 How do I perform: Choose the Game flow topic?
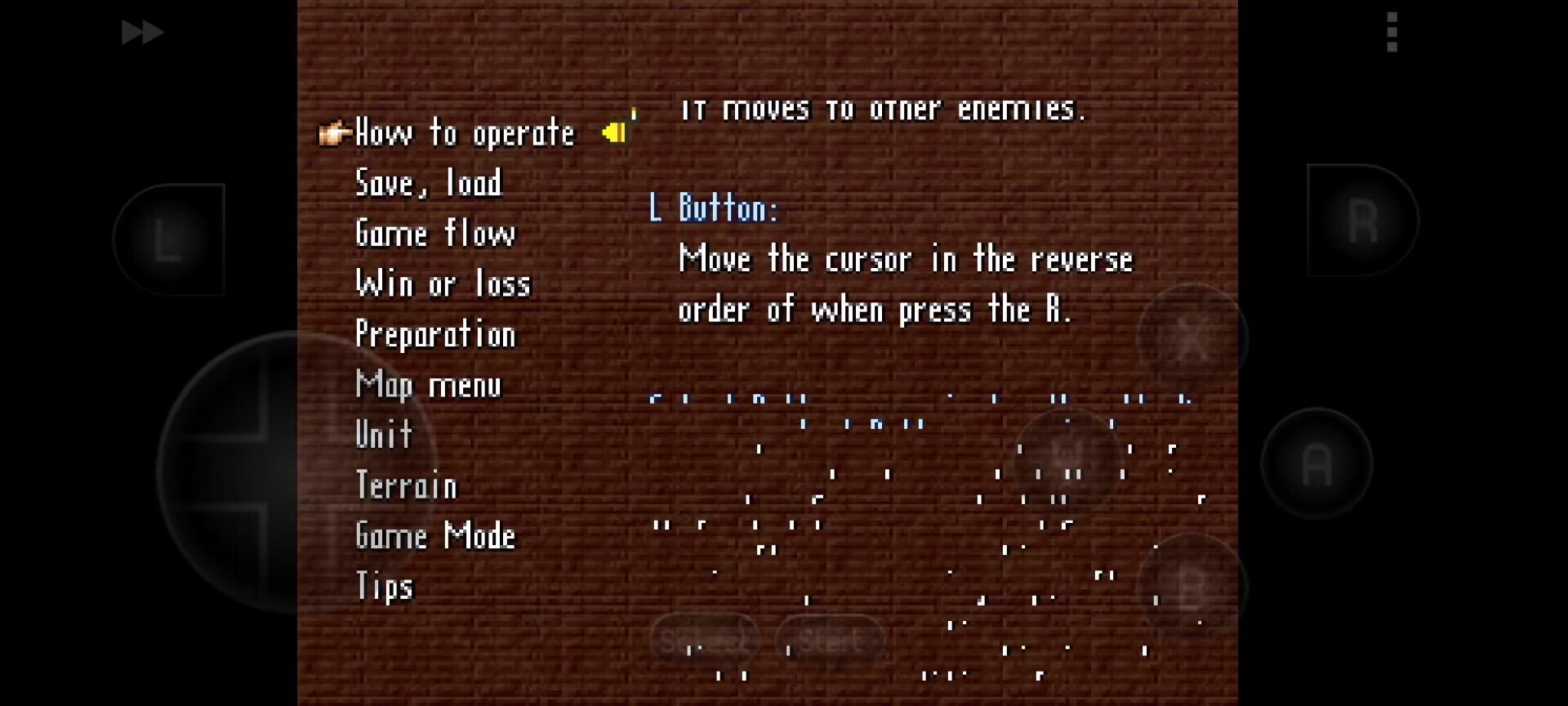click(x=435, y=234)
